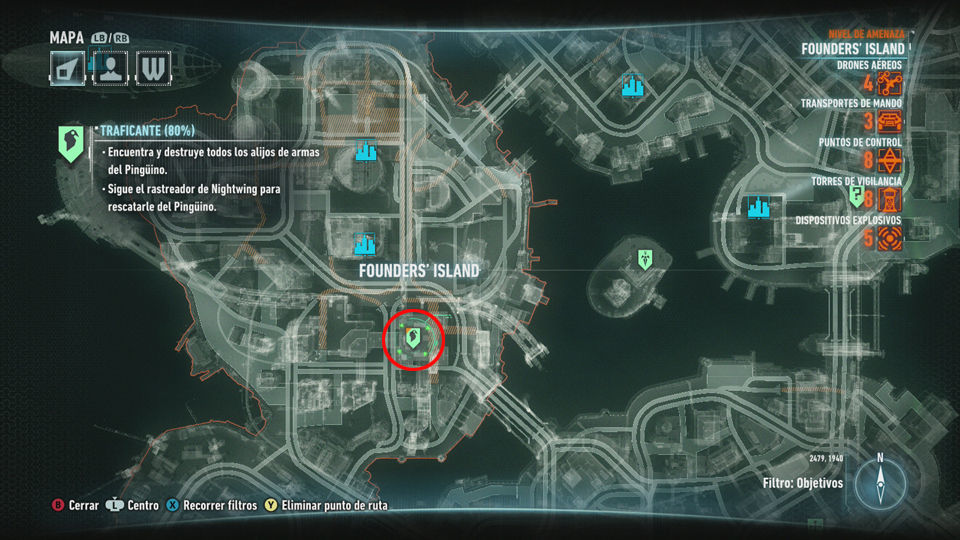This screenshot has width=960, height=540.
Task: Click the circled Penguin waypoint marker
Action: (412, 338)
